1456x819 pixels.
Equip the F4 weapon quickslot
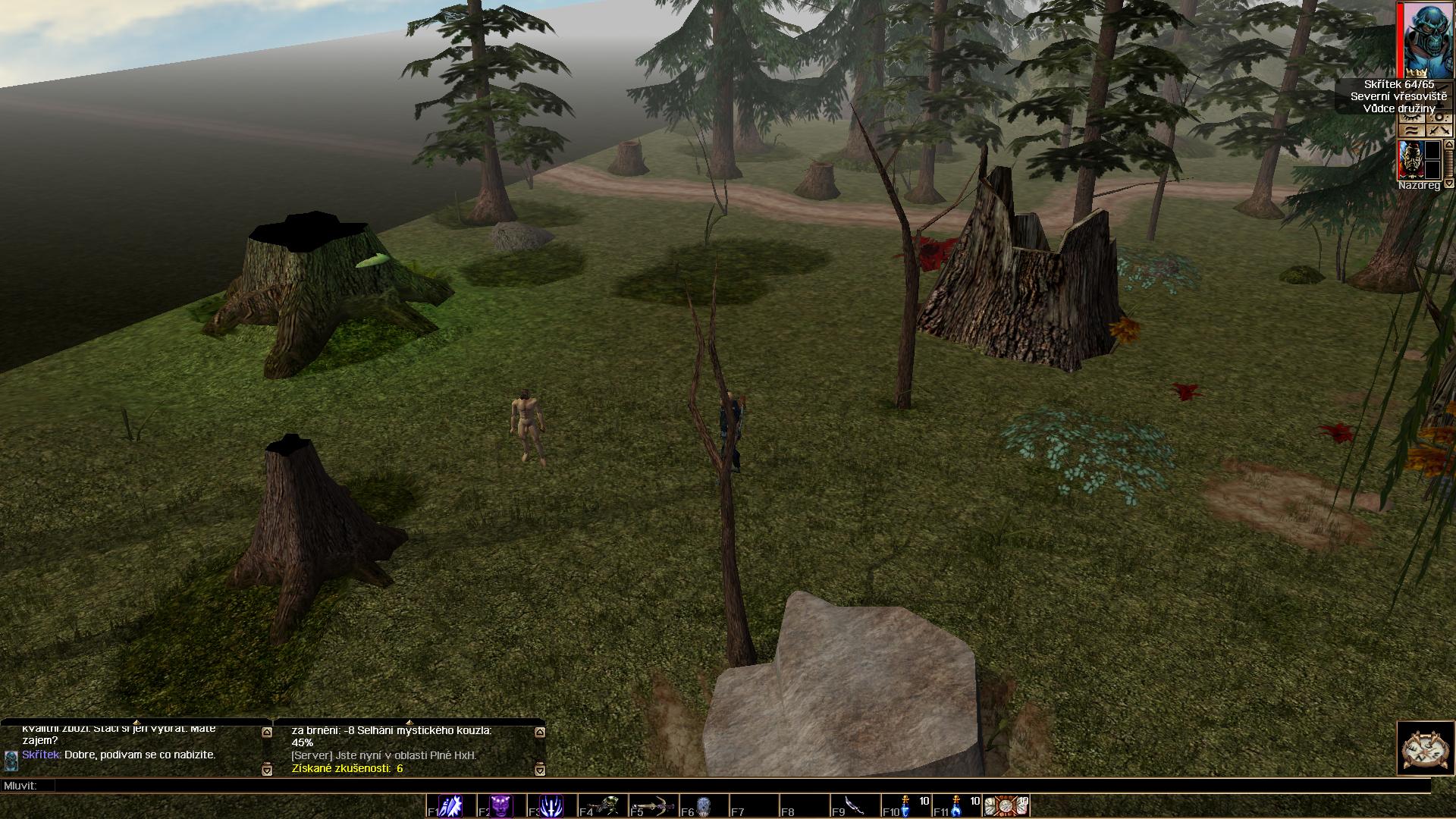[602, 805]
